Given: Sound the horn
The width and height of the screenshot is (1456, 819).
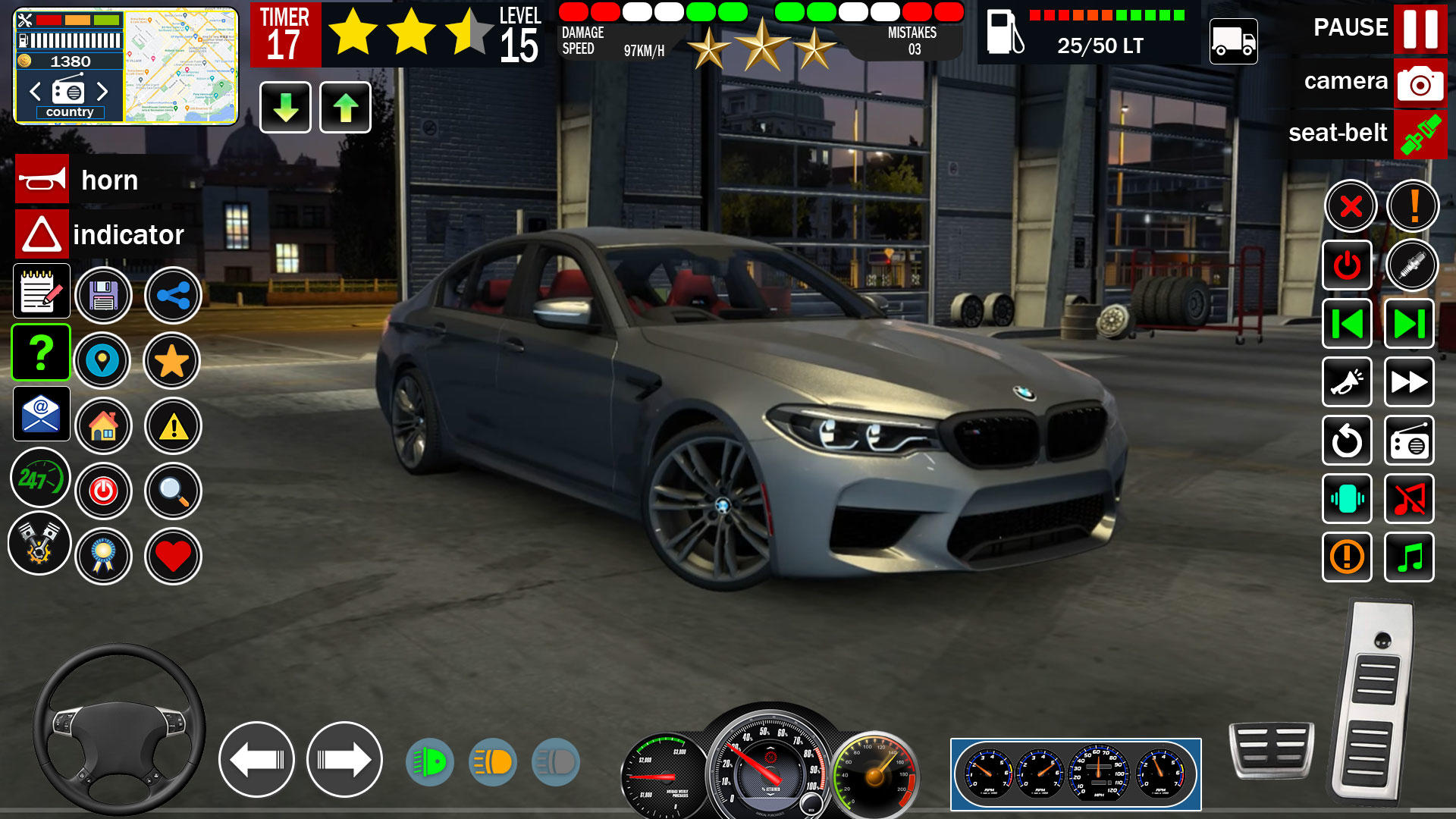Looking at the screenshot, I should [42, 180].
